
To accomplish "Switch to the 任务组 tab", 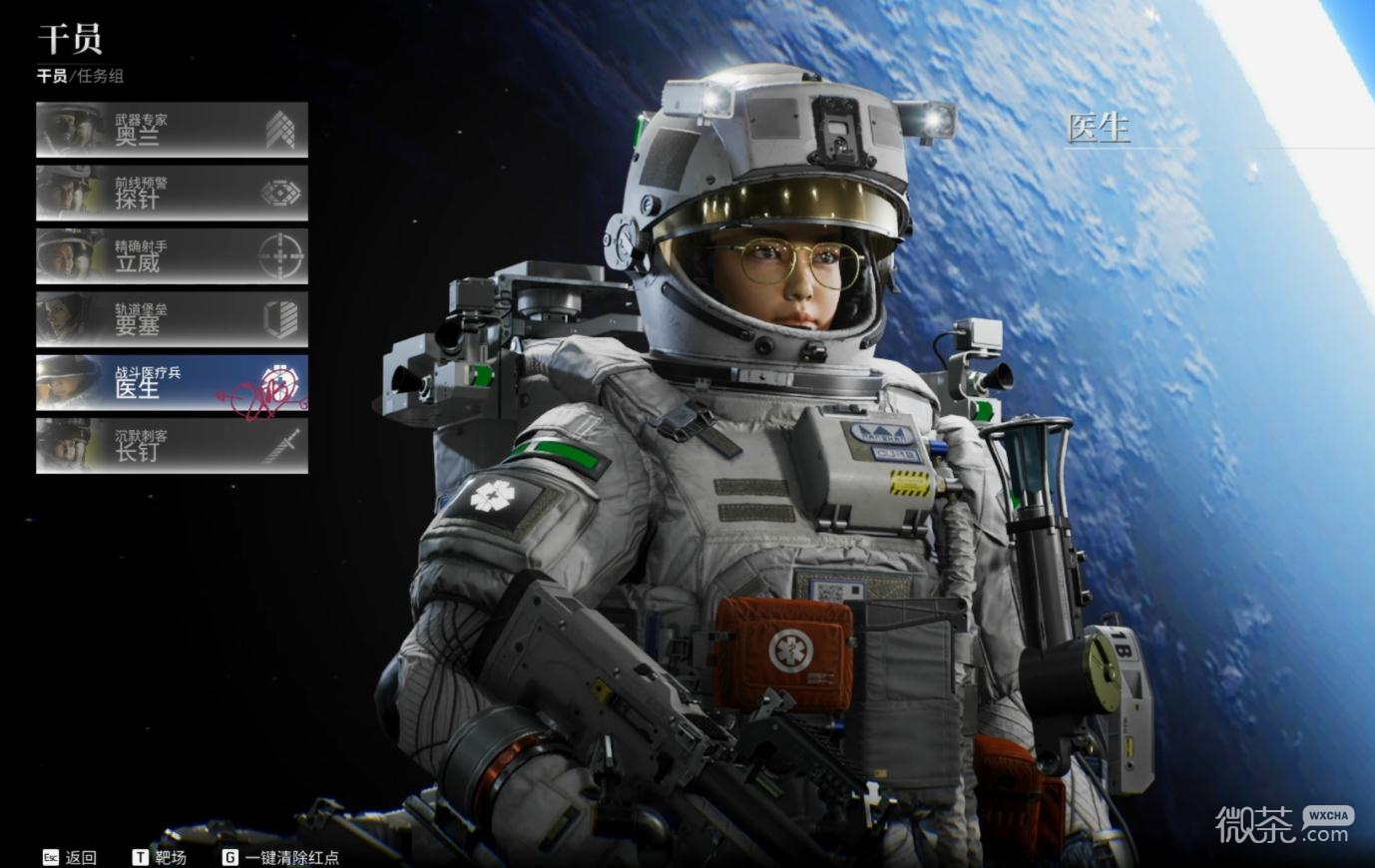I will point(101,76).
